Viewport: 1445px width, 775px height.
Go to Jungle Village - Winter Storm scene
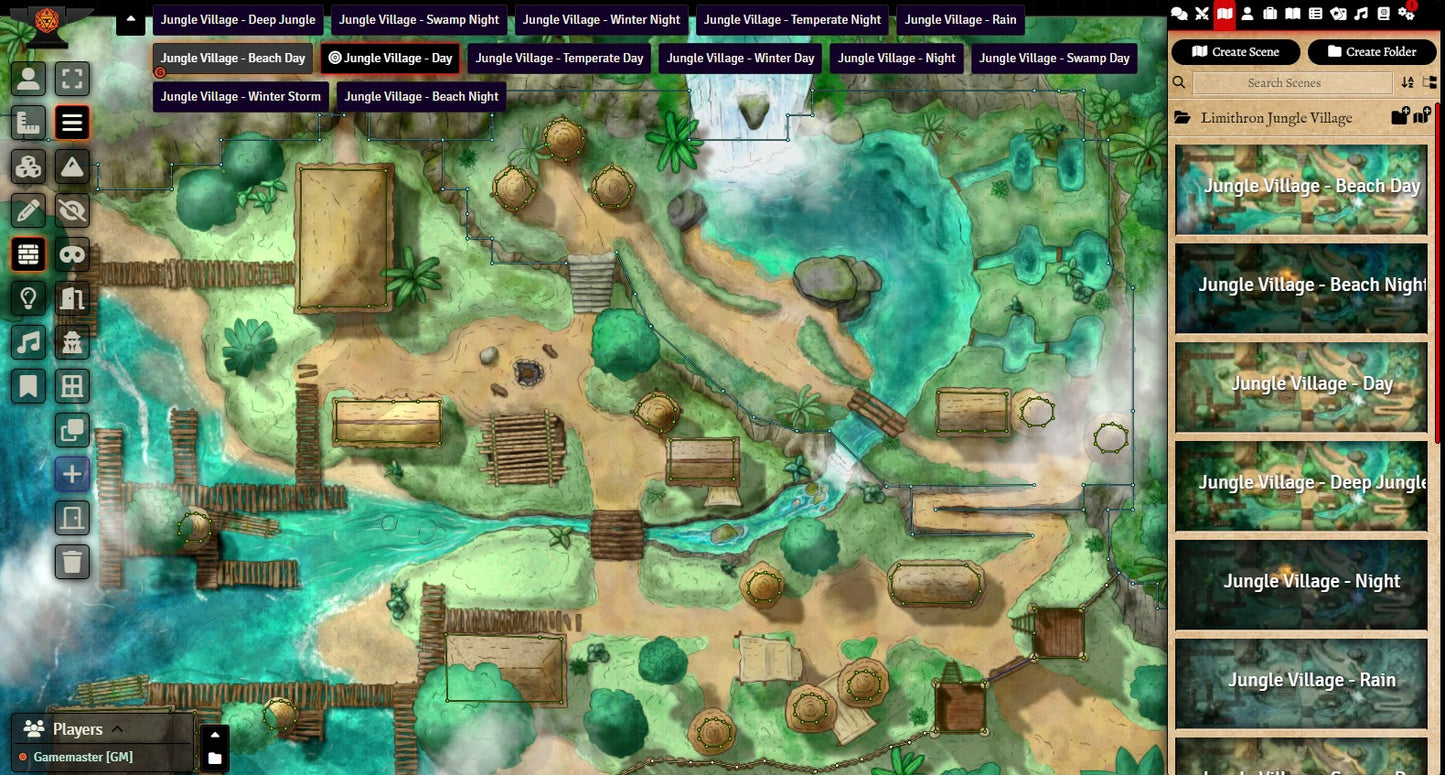point(241,97)
